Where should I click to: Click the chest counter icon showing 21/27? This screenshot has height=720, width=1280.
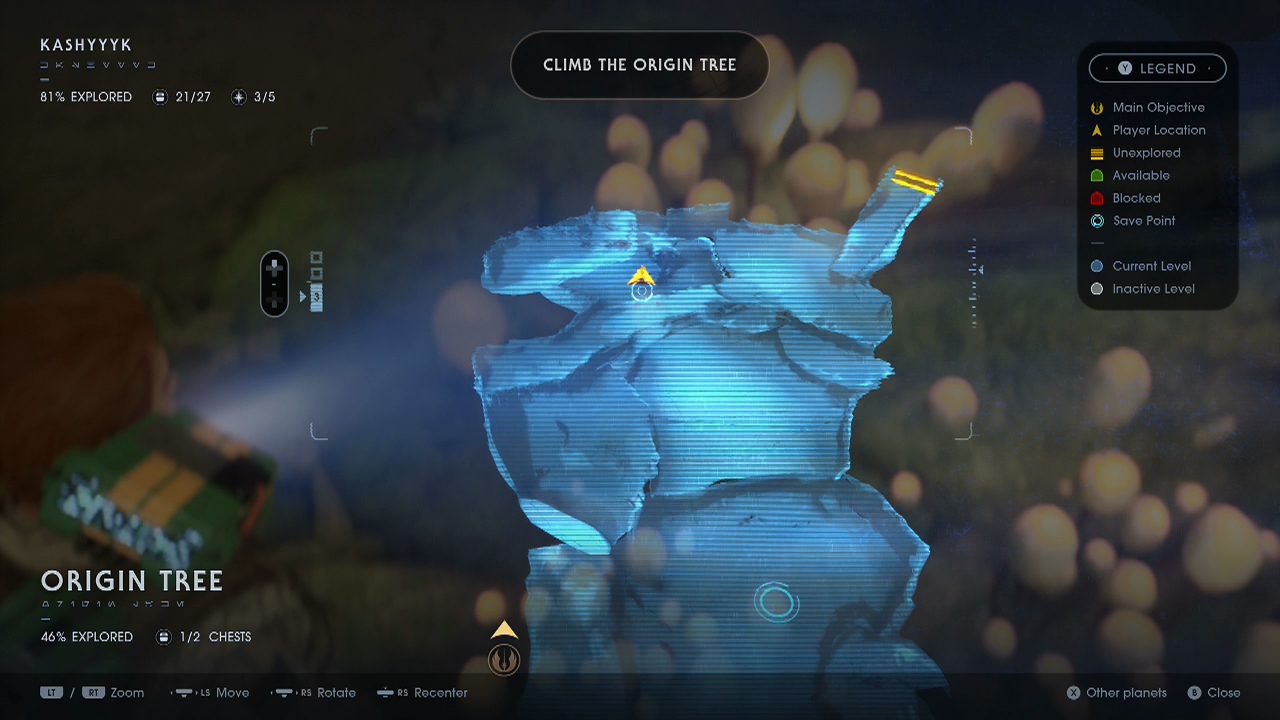[160, 97]
